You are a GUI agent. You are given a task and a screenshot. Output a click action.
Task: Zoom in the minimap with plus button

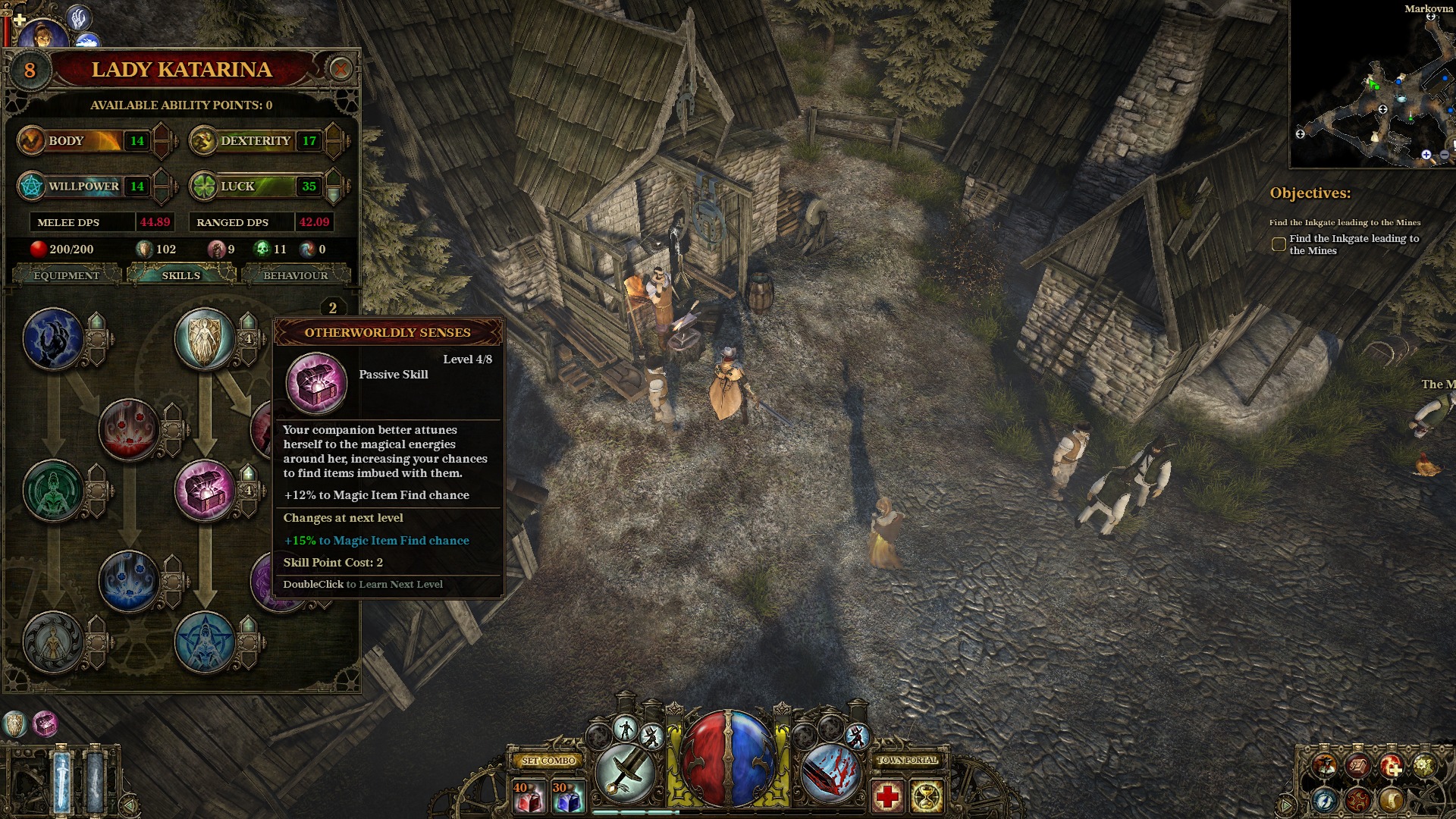[1426, 155]
